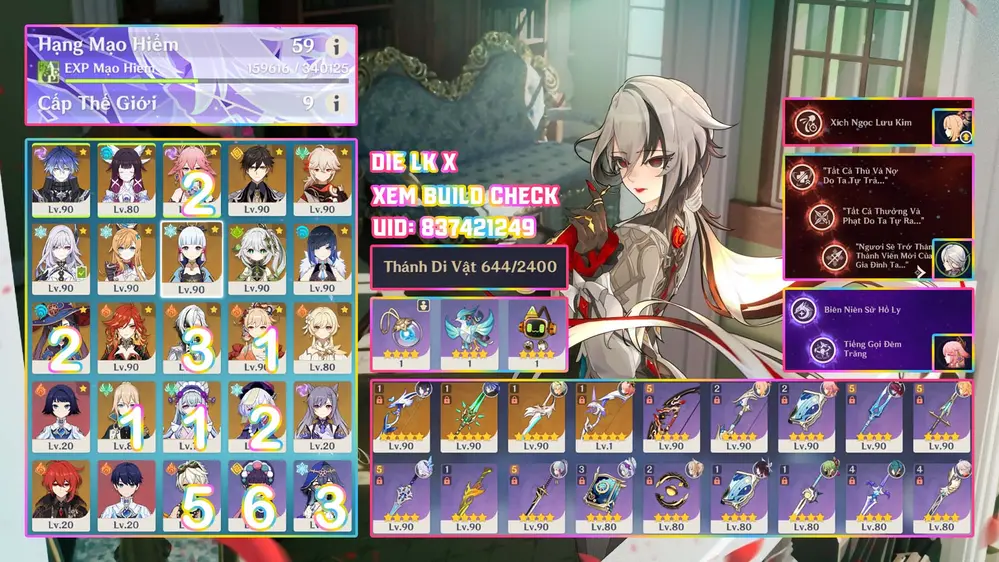
Task: Choose the Diluc character tile
Action: [x=61, y=494]
